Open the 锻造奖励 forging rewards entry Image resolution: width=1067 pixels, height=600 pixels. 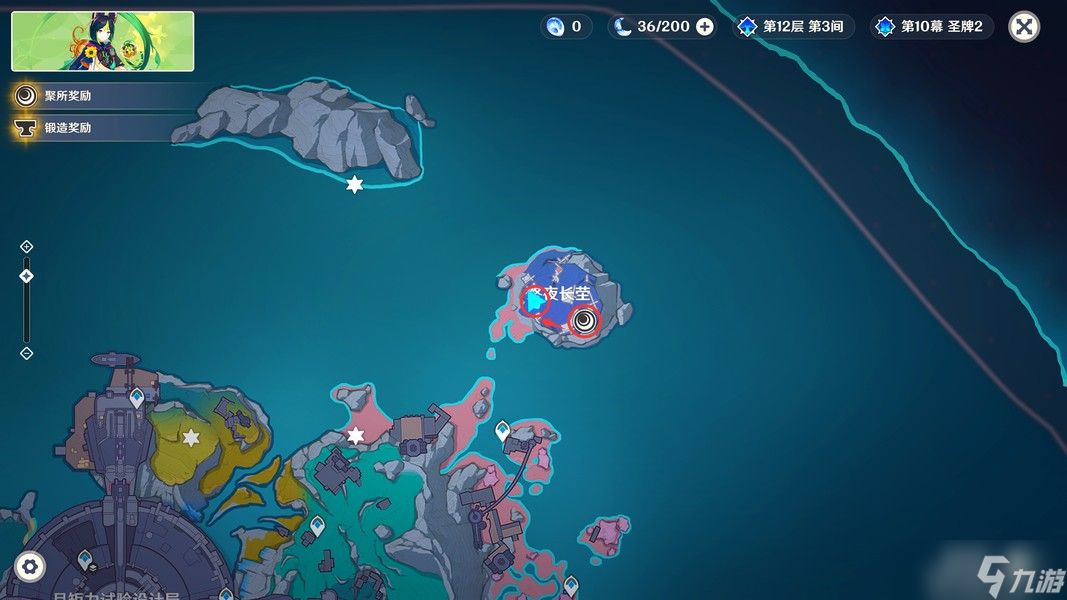(x=67, y=128)
